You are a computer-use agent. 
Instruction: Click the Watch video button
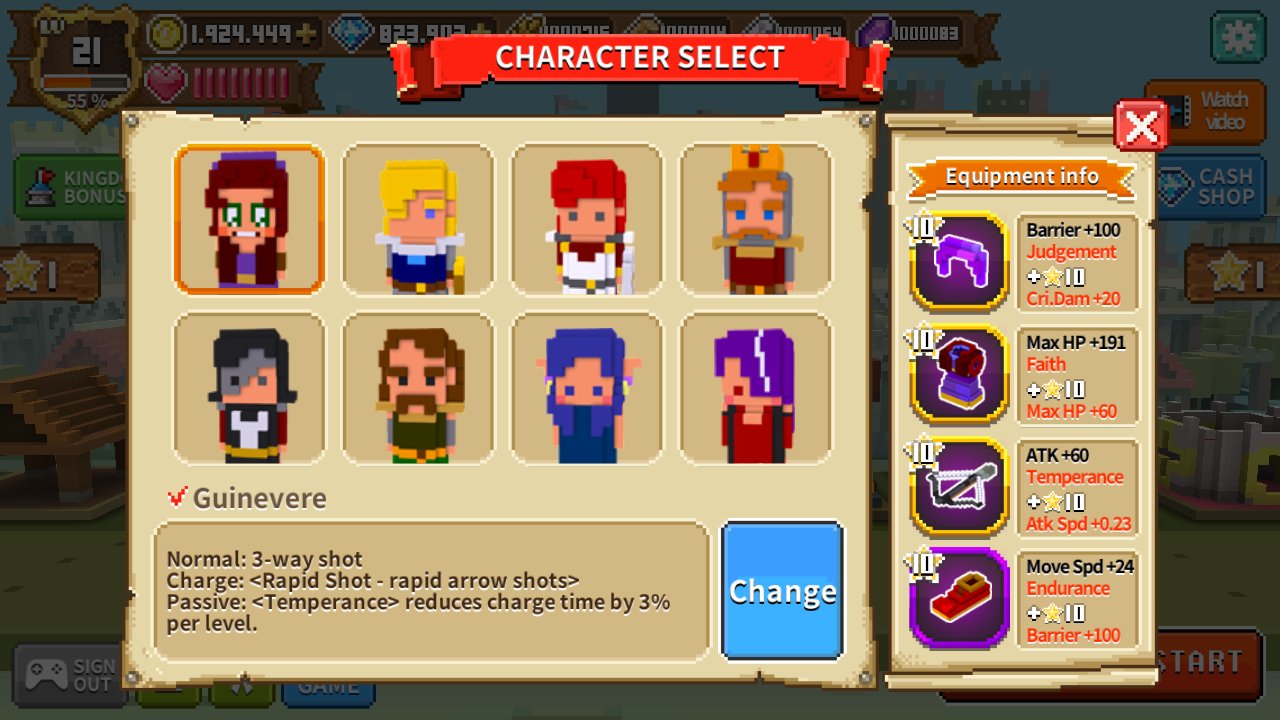point(1205,111)
